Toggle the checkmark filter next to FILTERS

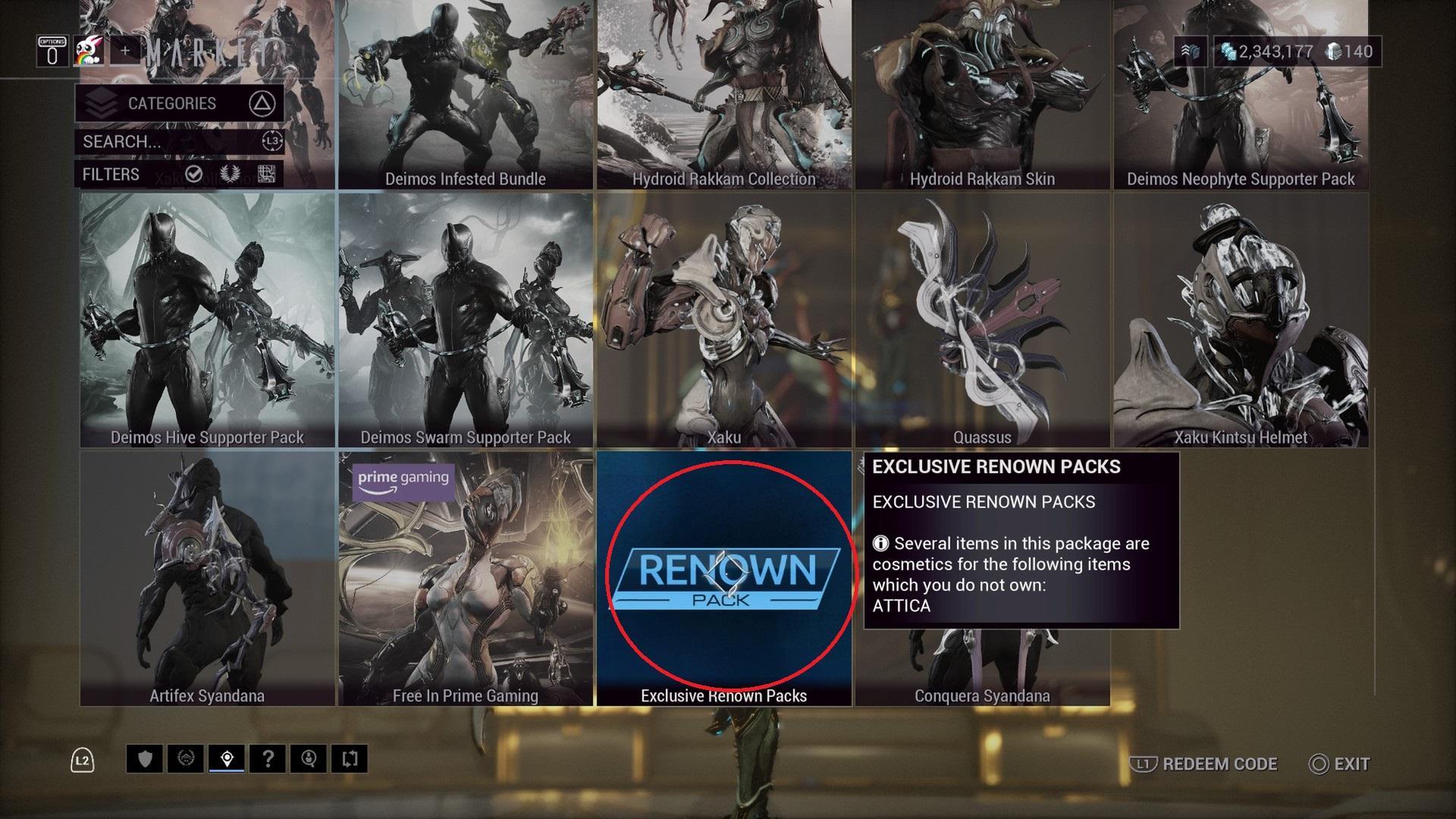tap(193, 176)
